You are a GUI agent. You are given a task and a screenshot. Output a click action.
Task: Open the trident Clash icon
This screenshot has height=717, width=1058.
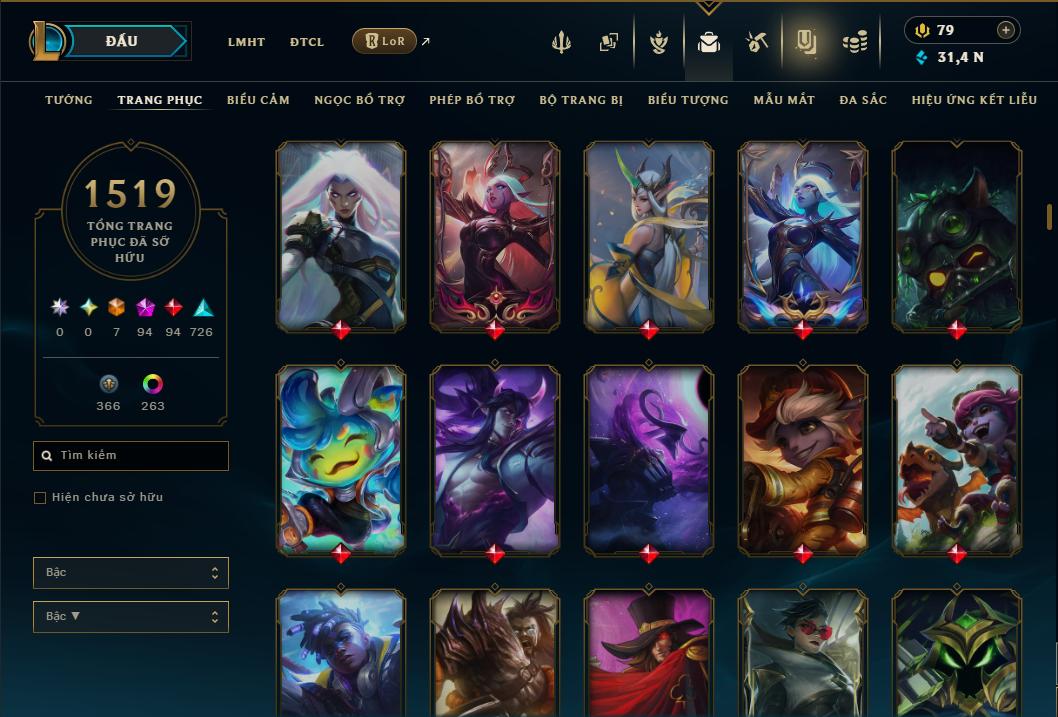[561, 42]
